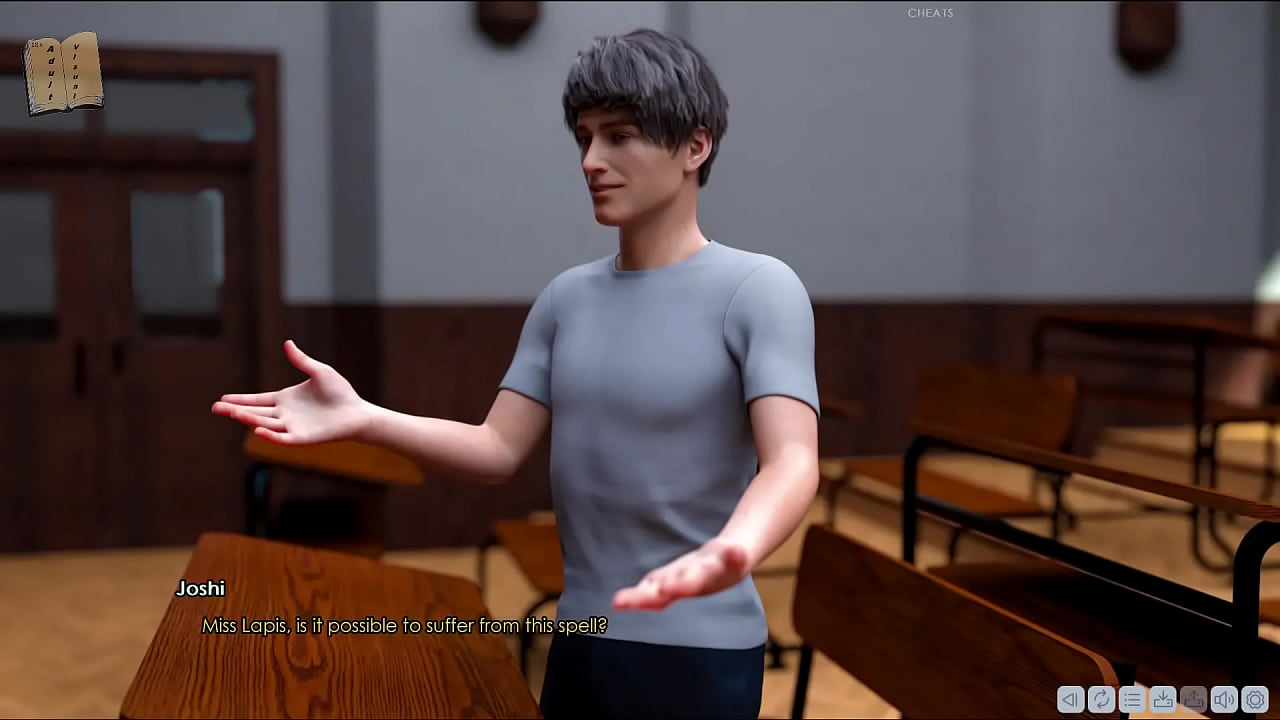Open the CHEATS menu

point(930,13)
